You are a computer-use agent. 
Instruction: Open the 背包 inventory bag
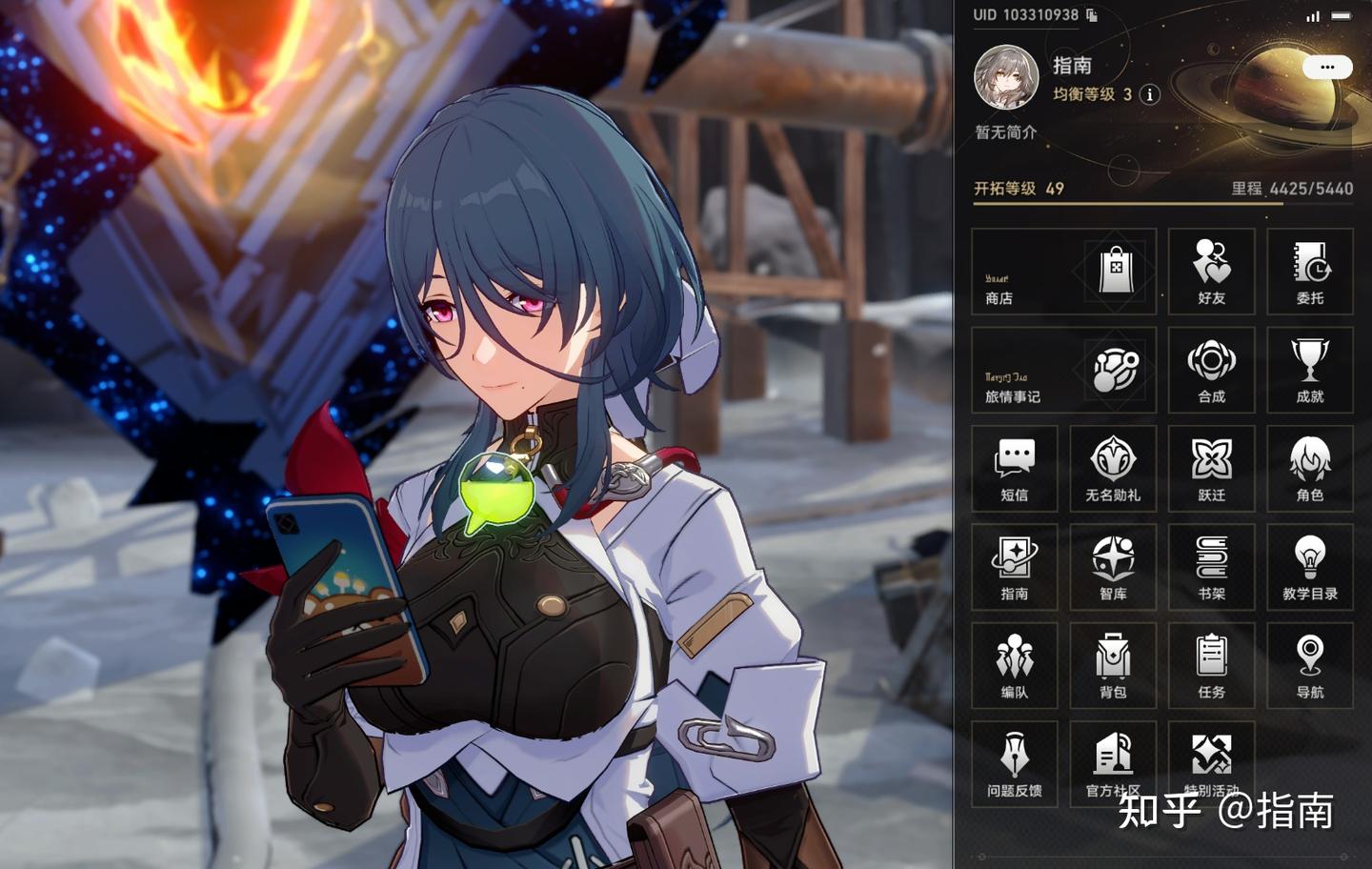coord(1113,665)
